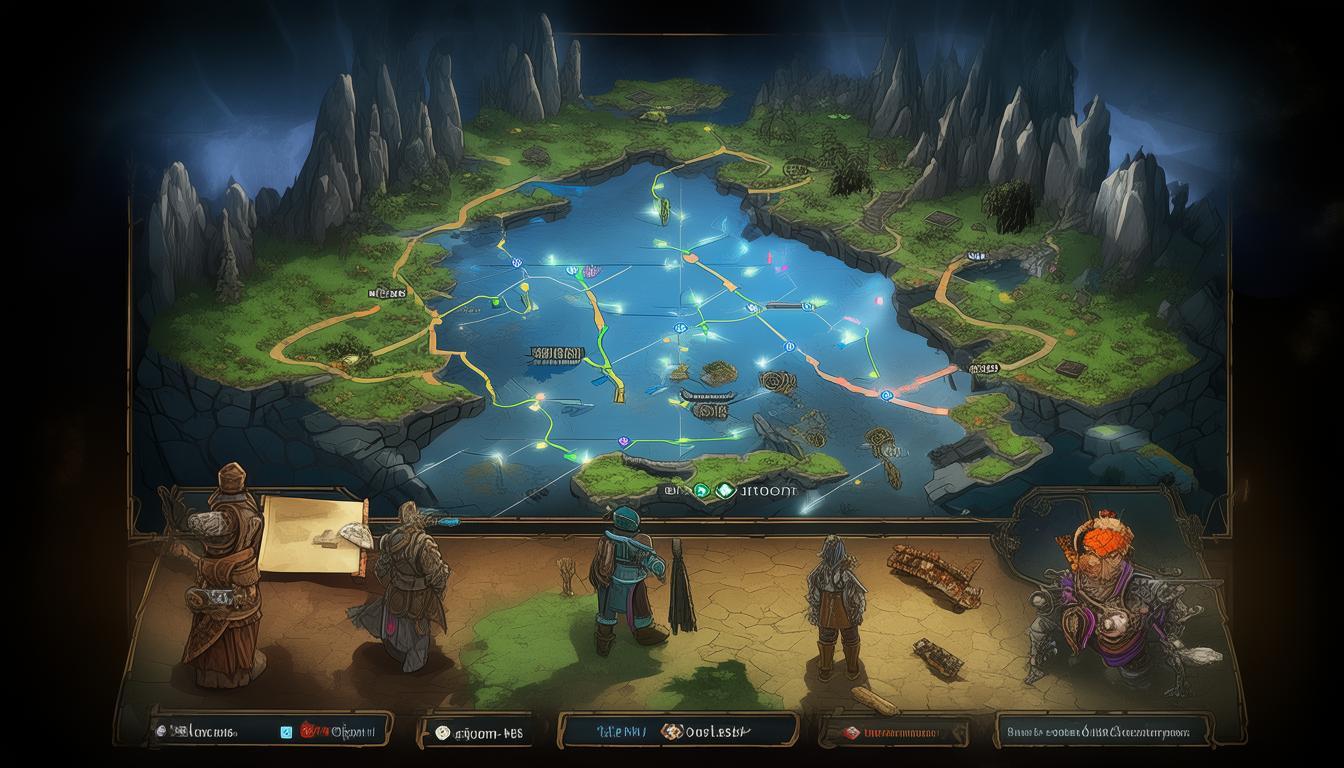The height and width of the screenshot is (768, 1344).
Task: Click the blue square icon in the bottom bar
Action: pyautogui.click(x=287, y=732)
